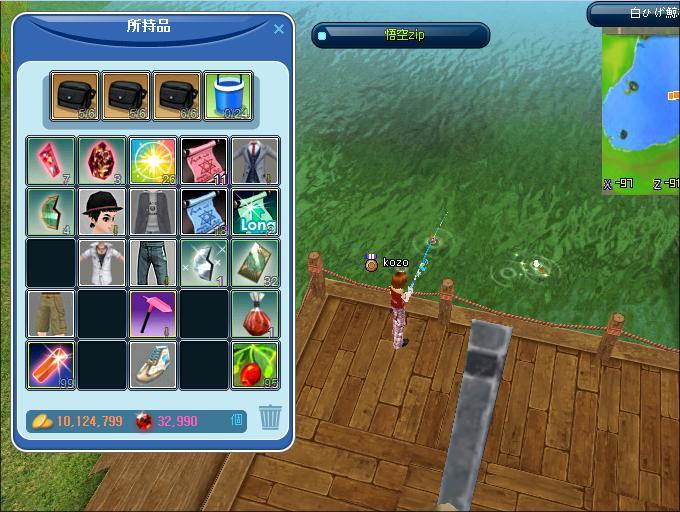Choose the dark red gemstone item
680x512 pixels.
[102, 161]
